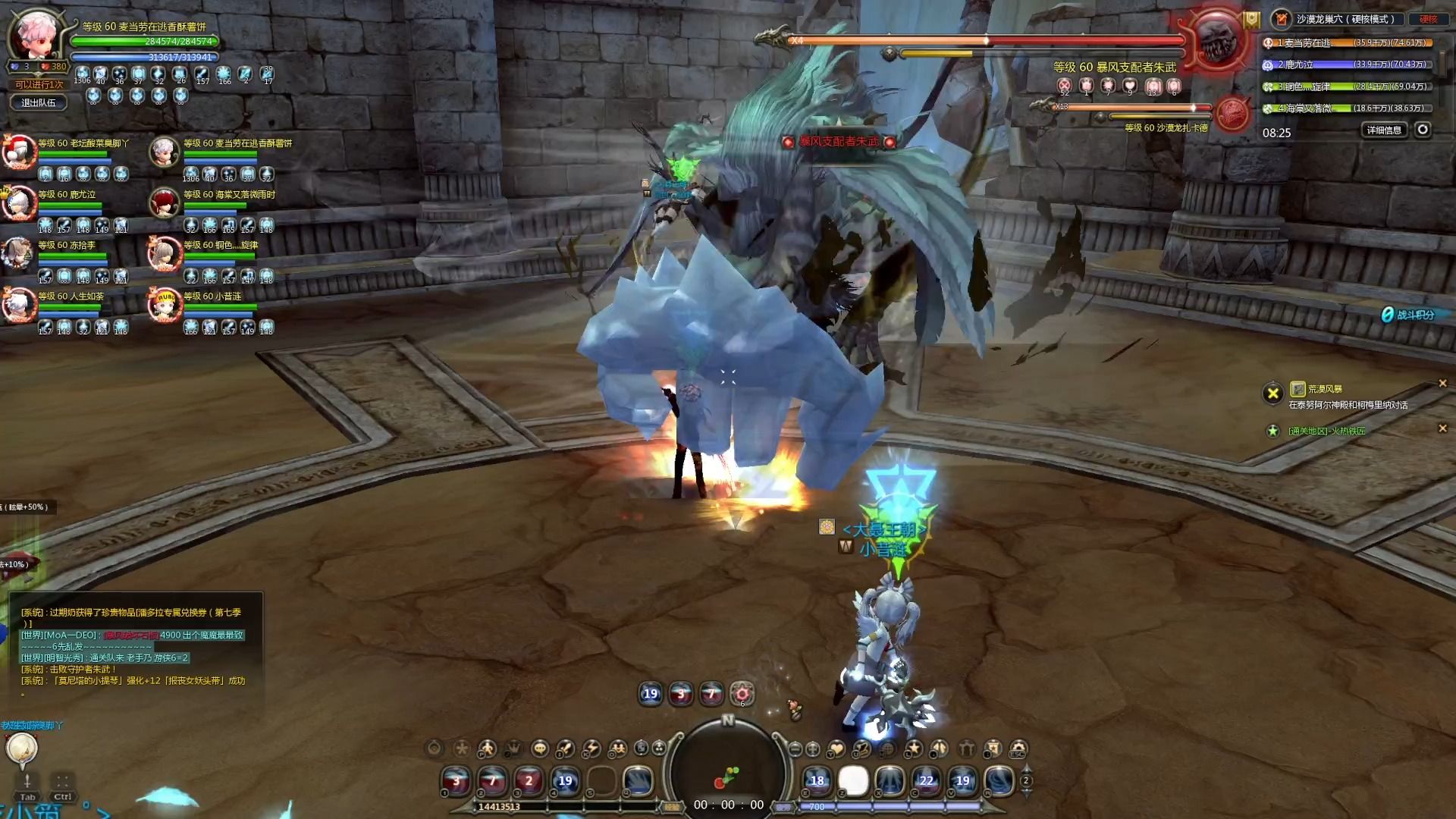Open 详细信息 damage details

pos(1383,130)
